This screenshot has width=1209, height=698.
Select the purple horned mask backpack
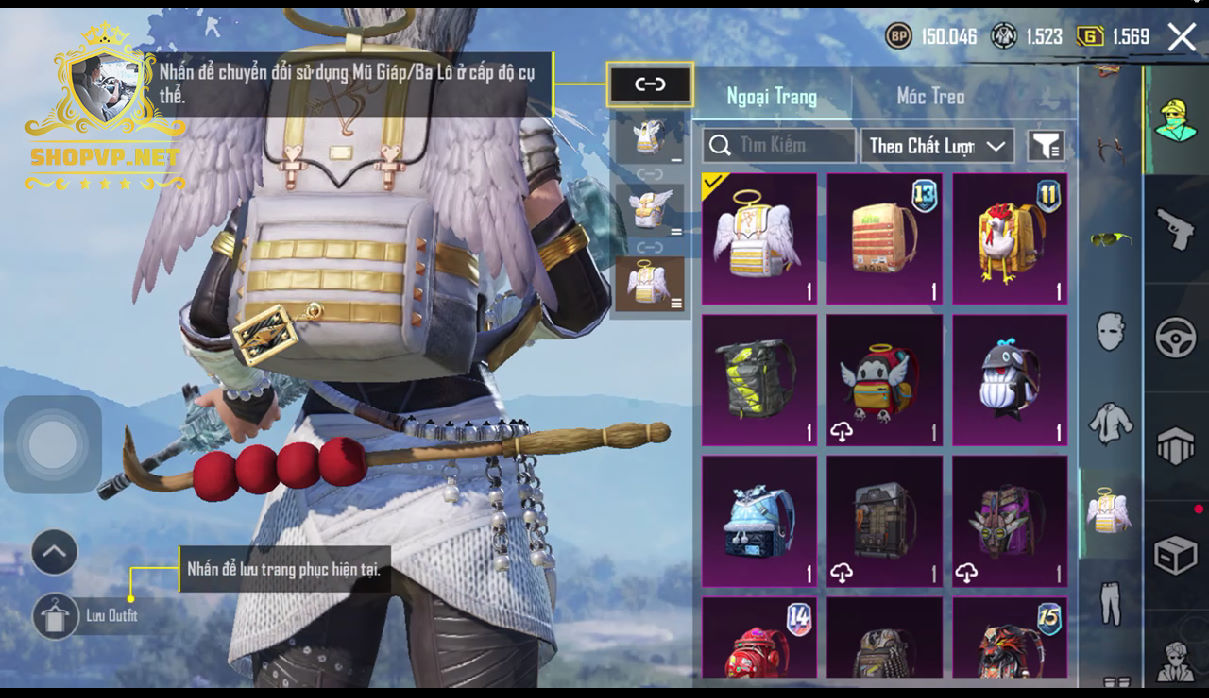[x=1009, y=521]
